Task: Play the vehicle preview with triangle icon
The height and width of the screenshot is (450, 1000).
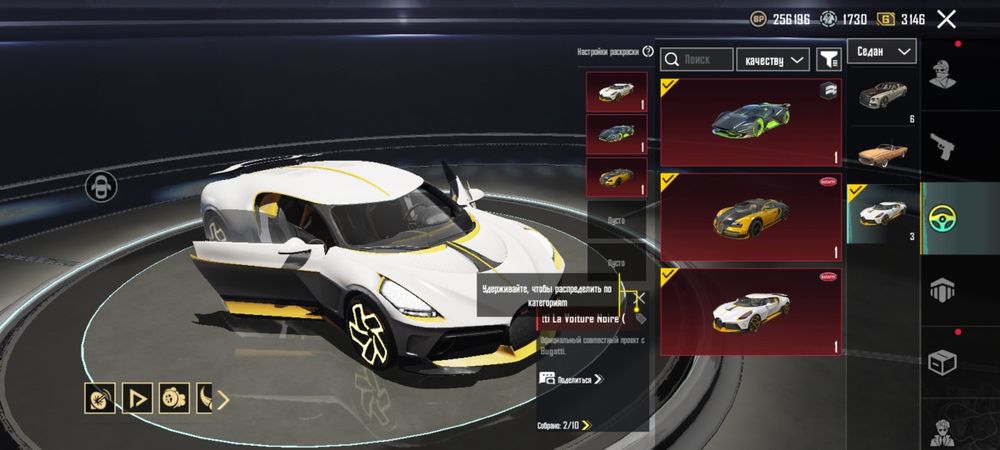Action: (x=136, y=400)
